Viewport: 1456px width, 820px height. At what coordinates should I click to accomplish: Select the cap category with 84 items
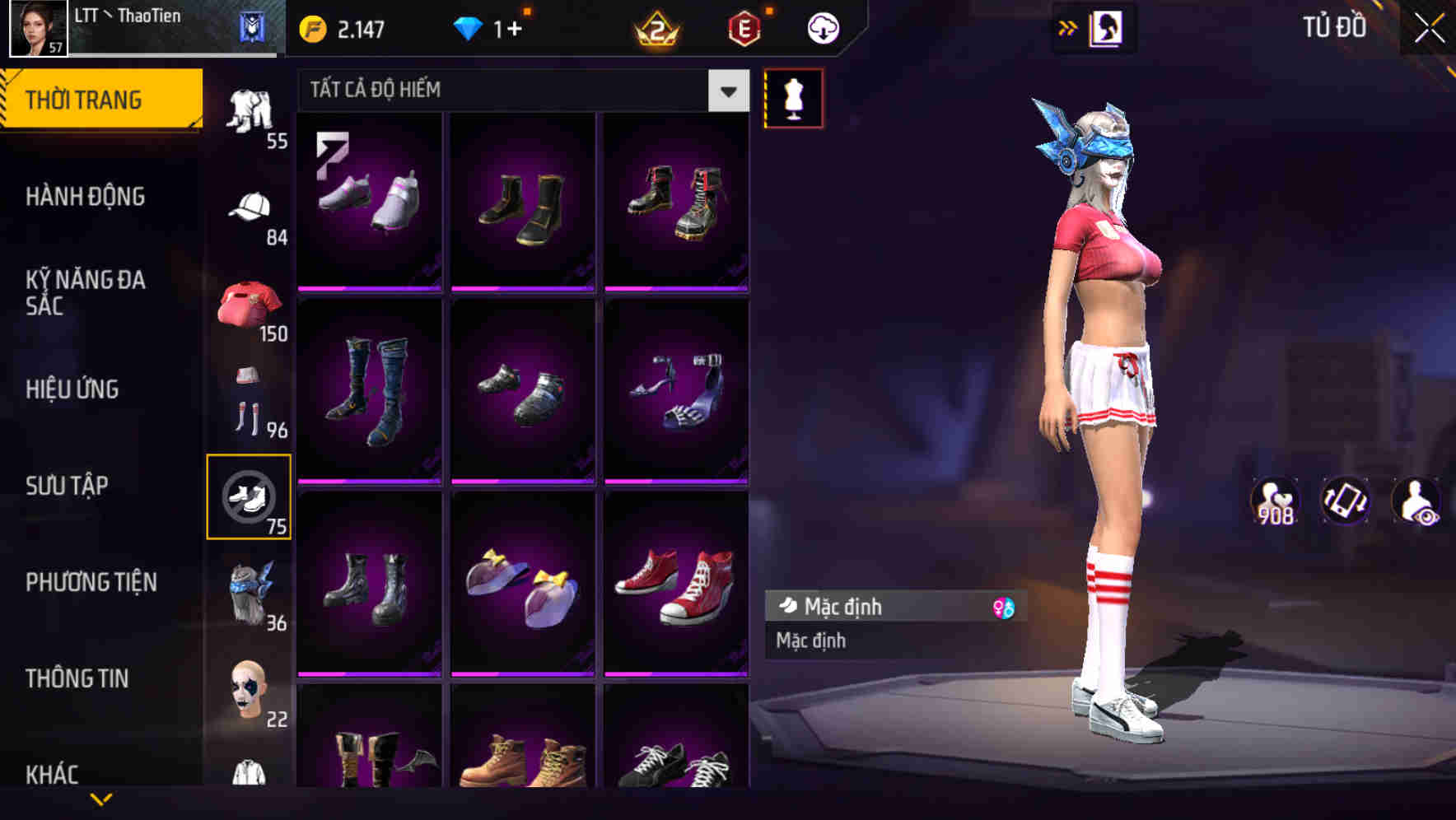(x=251, y=206)
